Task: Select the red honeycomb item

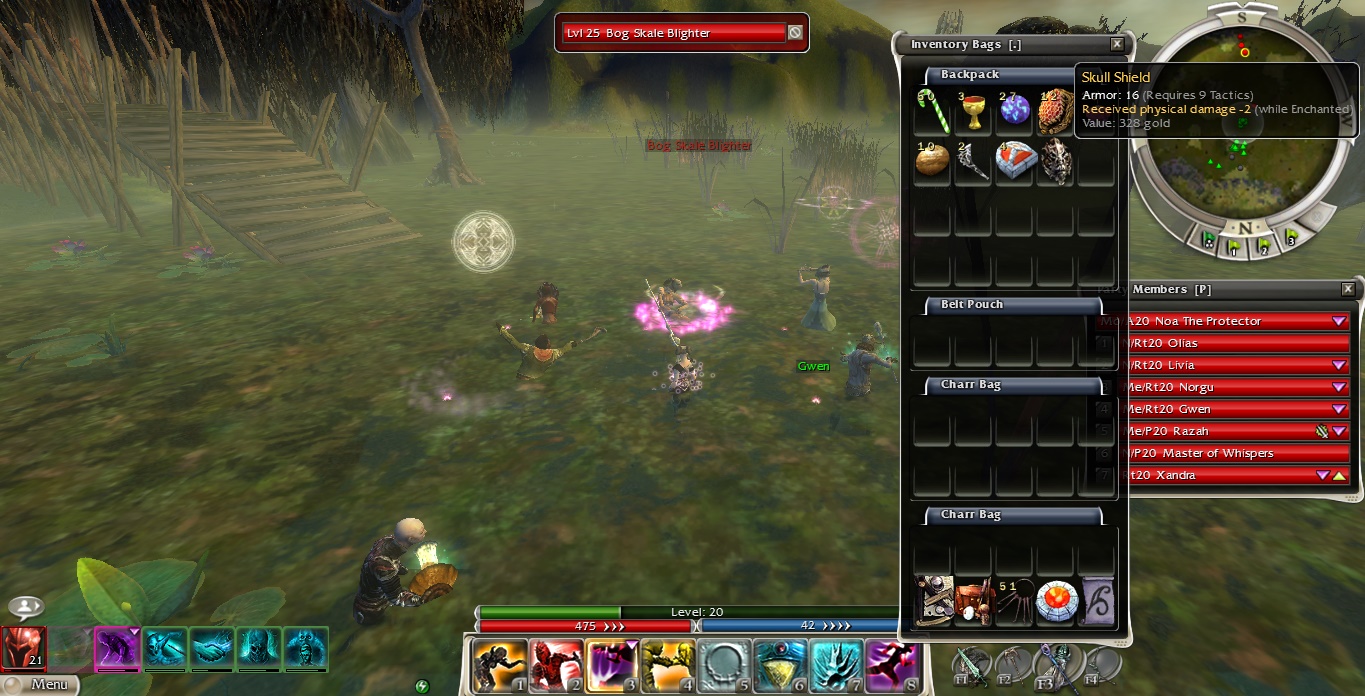Action: pos(1056,113)
